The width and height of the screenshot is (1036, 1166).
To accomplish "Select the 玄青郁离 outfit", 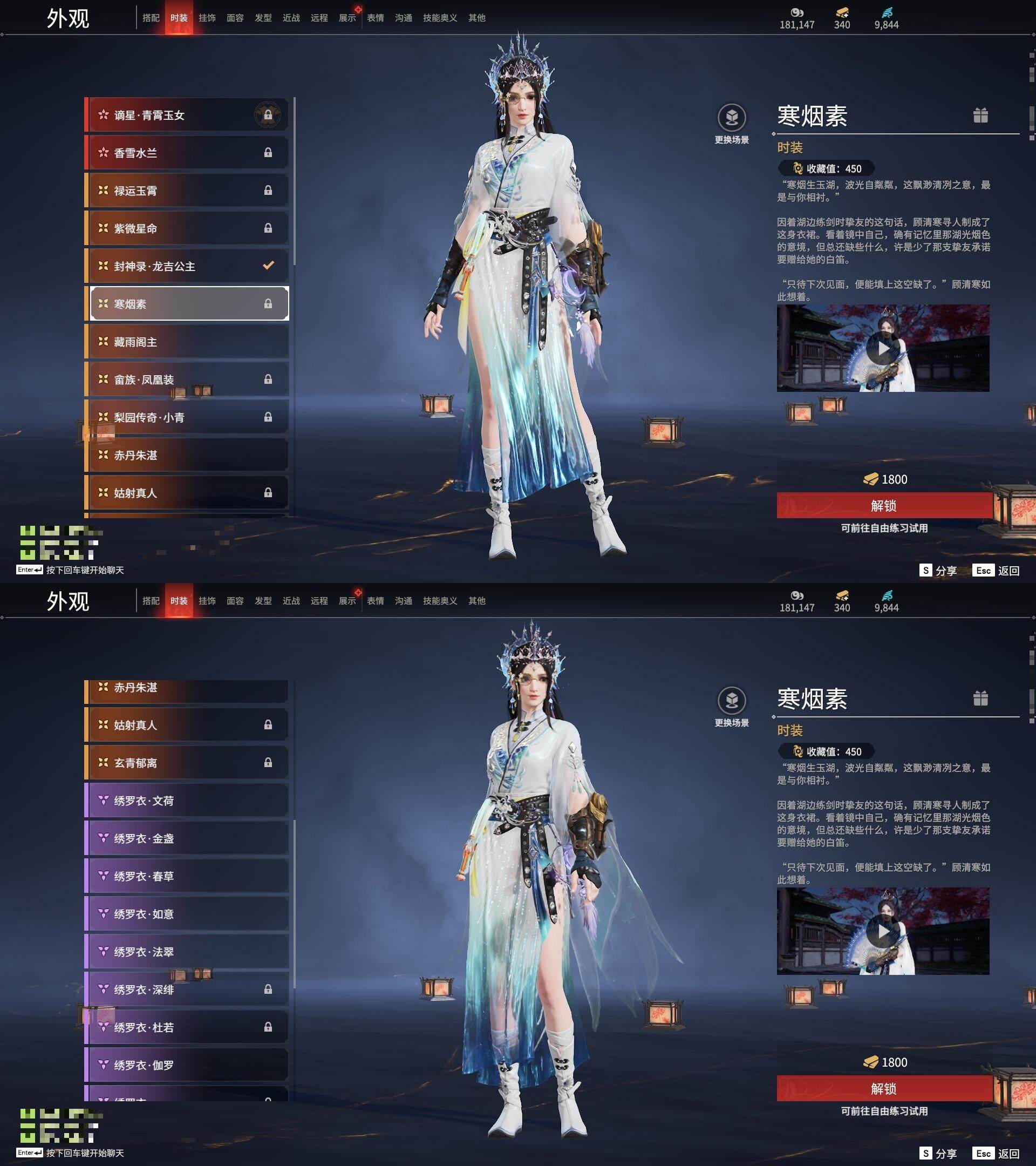I will pyautogui.click(x=187, y=763).
